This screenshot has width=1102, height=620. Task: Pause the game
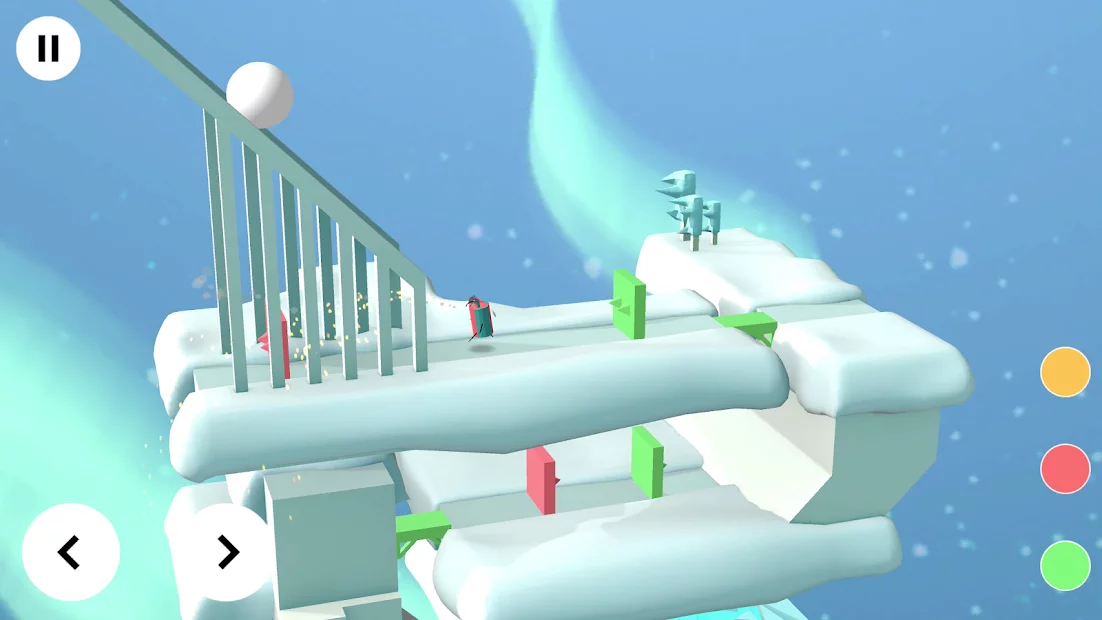point(48,49)
